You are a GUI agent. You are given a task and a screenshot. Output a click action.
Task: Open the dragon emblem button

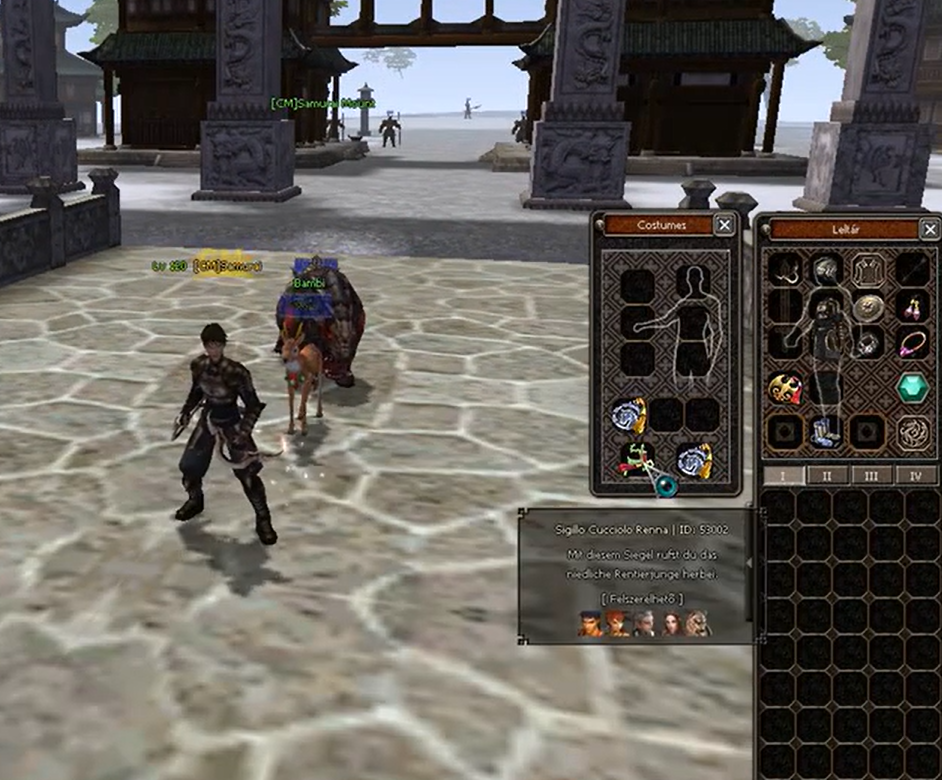coord(911,432)
